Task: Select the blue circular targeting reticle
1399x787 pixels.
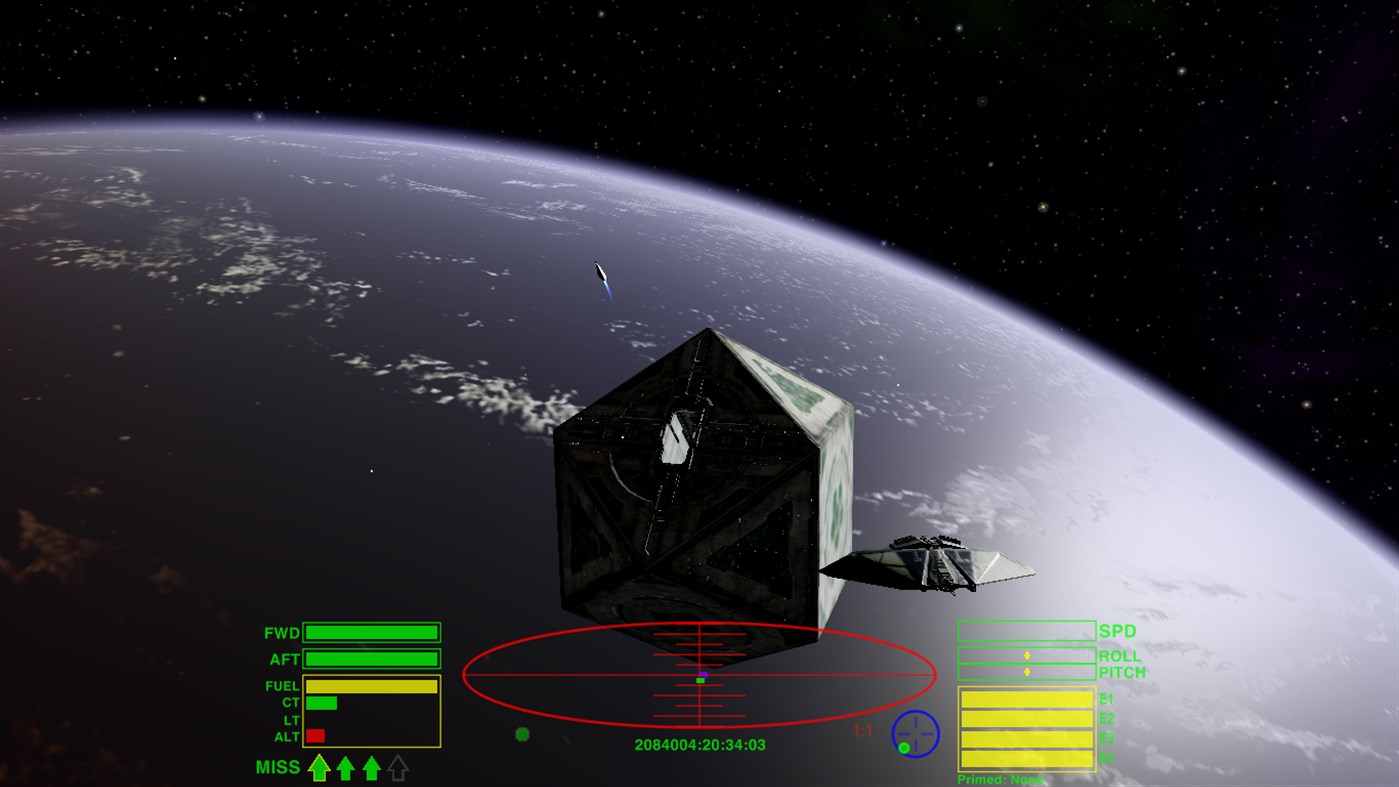Action: tap(916, 733)
